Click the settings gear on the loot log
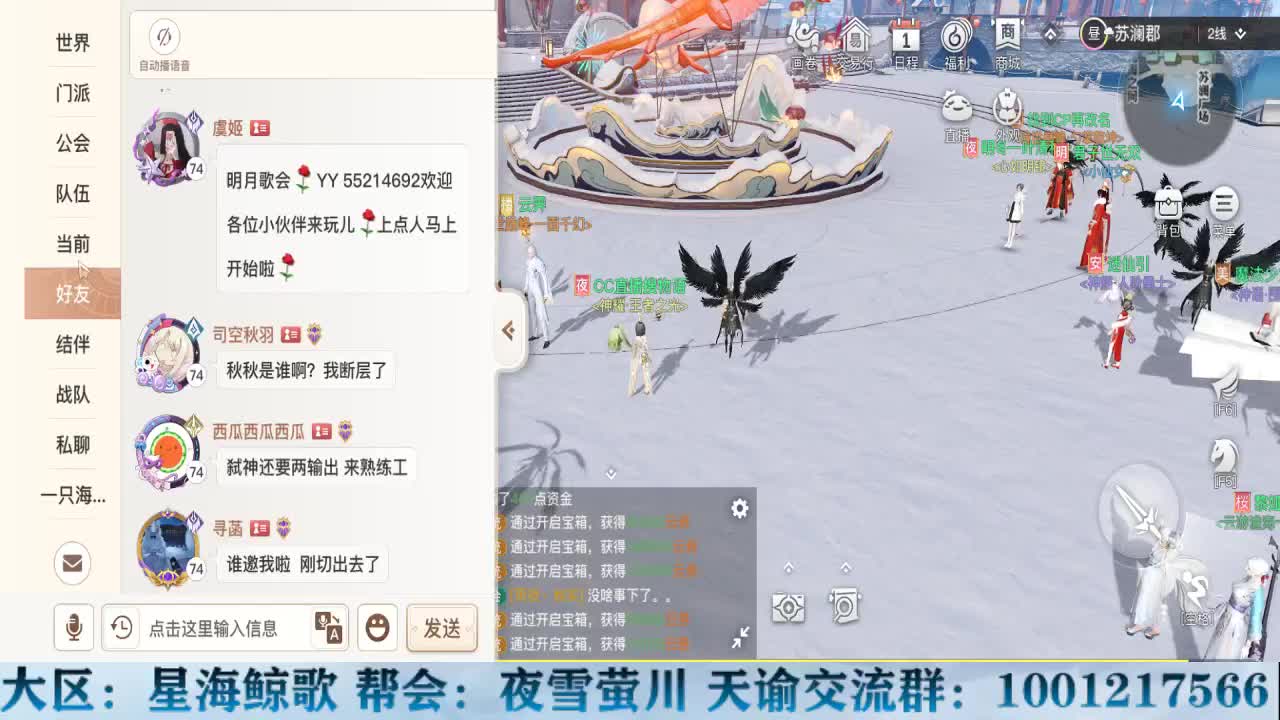This screenshot has height=720, width=1280. coord(739,509)
